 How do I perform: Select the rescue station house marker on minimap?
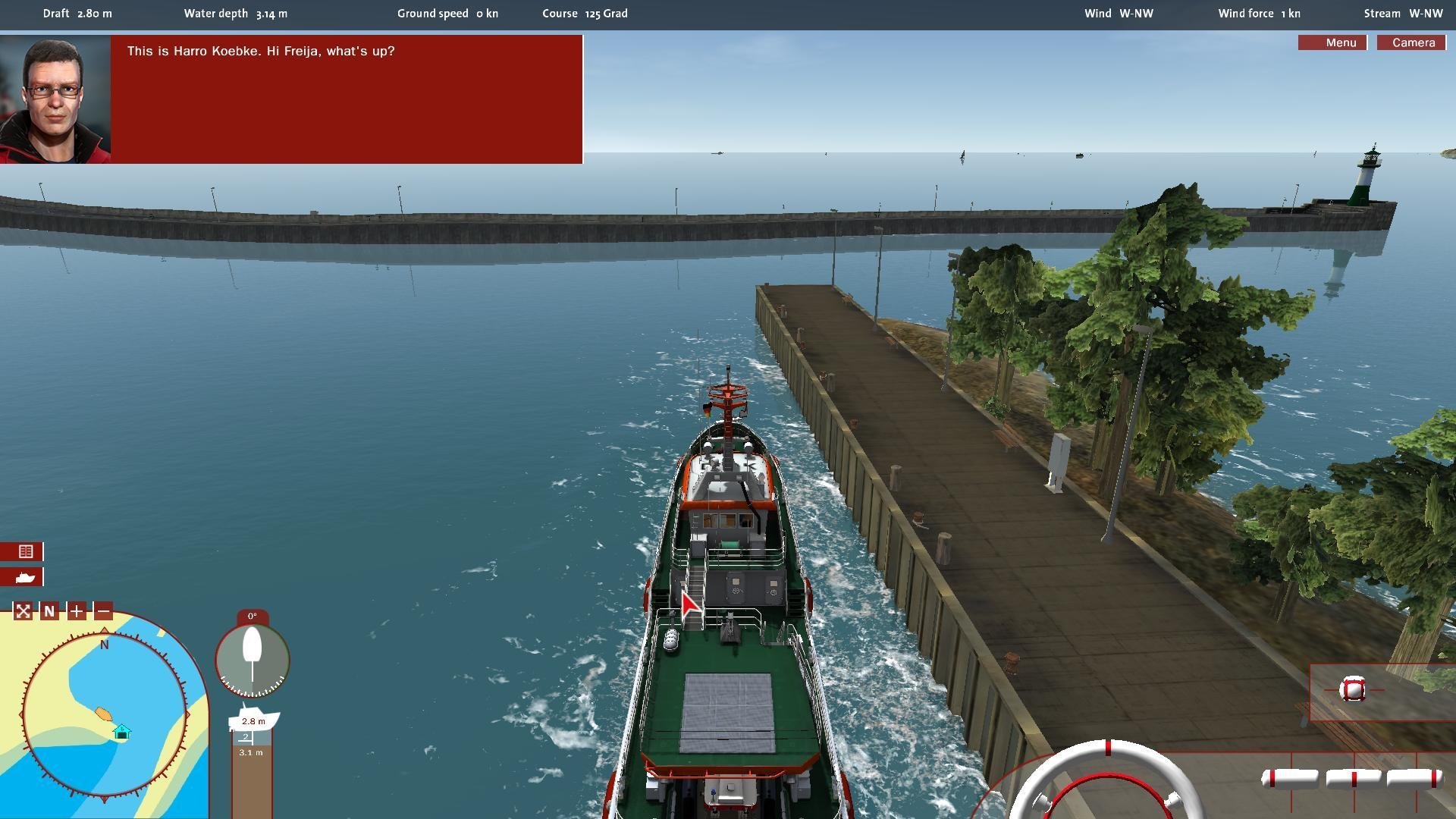pyautogui.click(x=122, y=733)
